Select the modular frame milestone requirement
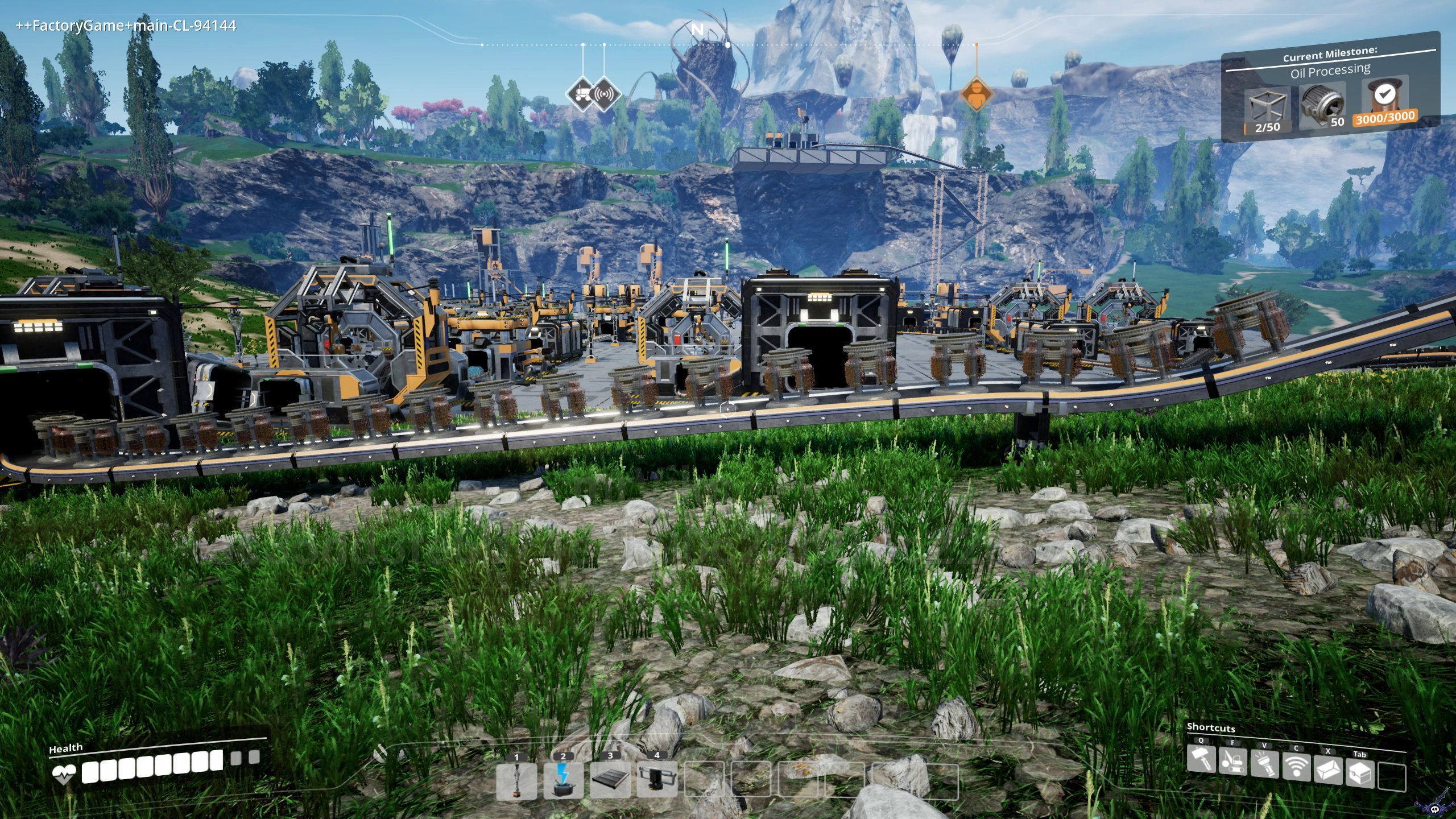This screenshot has width=1456, height=819. (x=1268, y=110)
